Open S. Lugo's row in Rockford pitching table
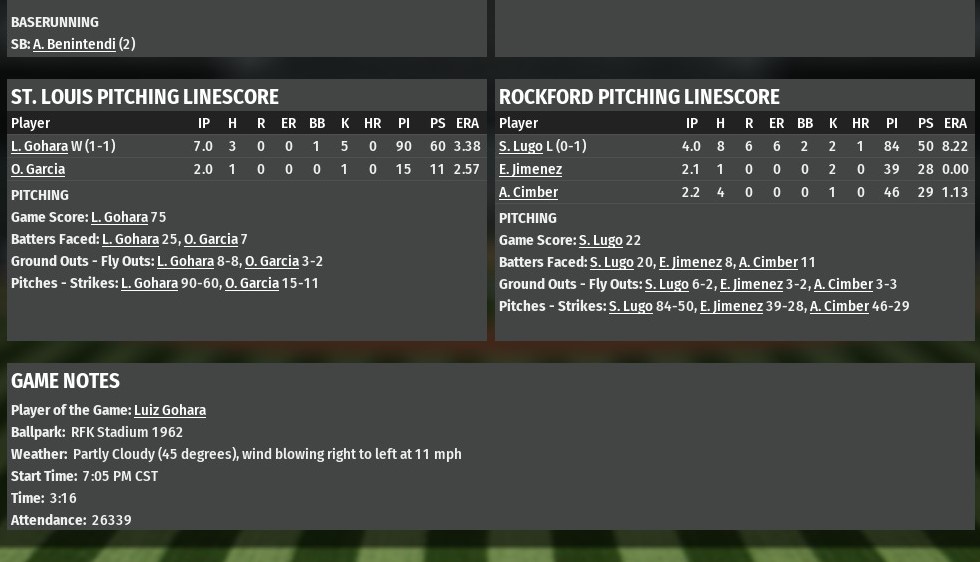The height and width of the screenshot is (562, 980). 520,146
